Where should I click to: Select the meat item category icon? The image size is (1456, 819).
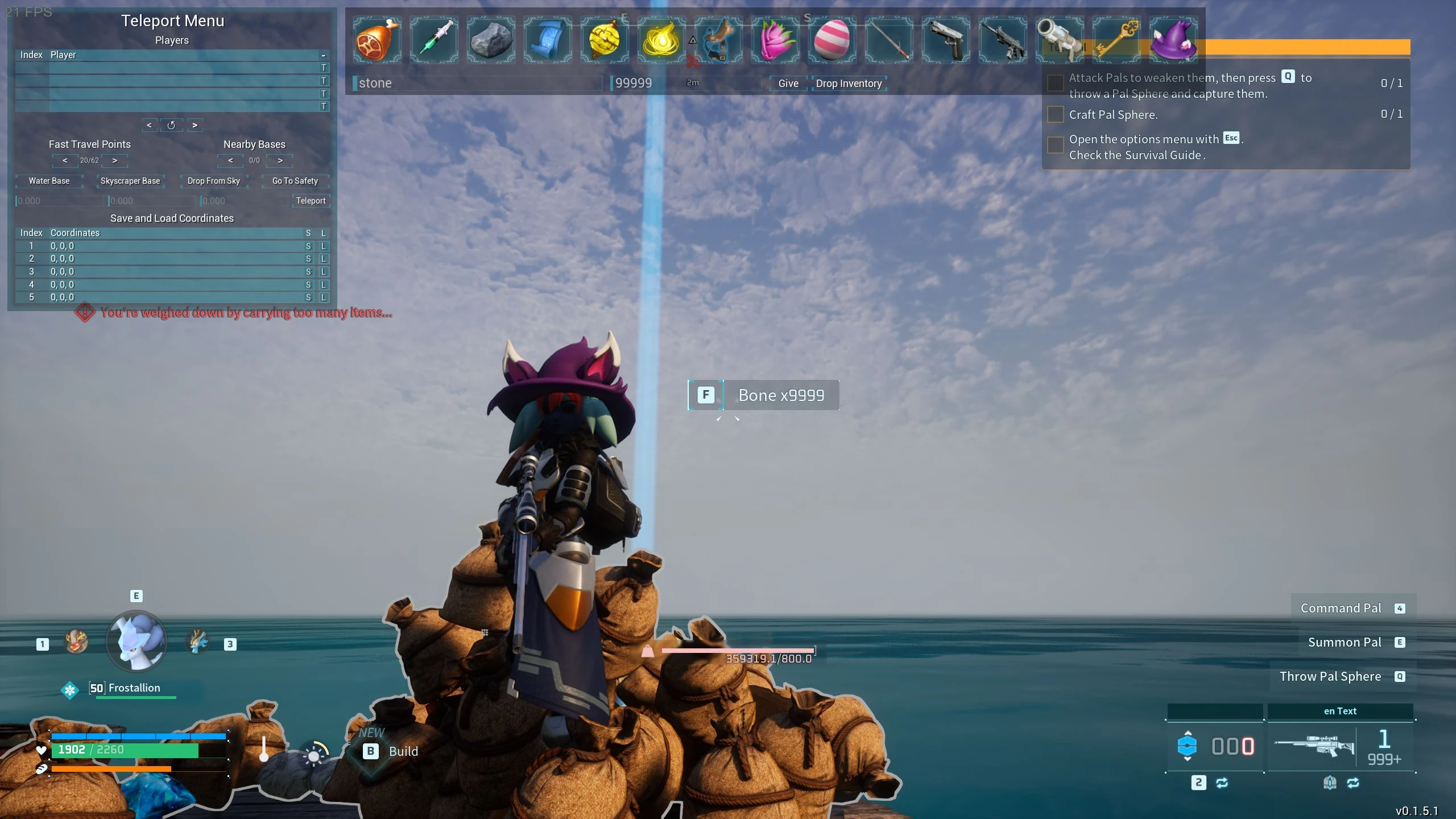click(x=377, y=40)
